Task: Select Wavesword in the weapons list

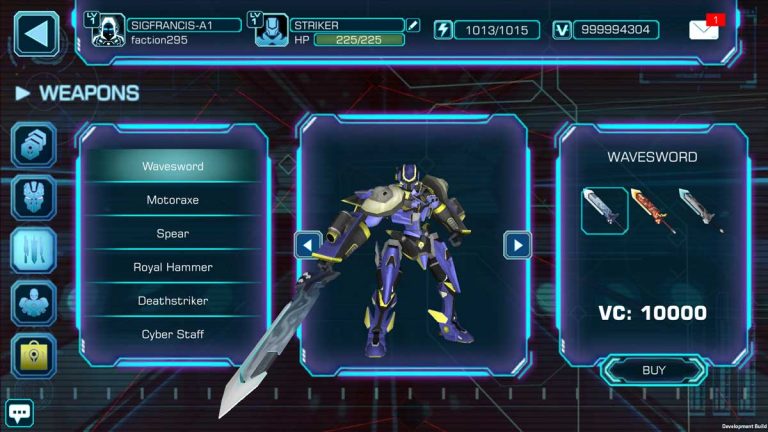Action: [172, 166]
